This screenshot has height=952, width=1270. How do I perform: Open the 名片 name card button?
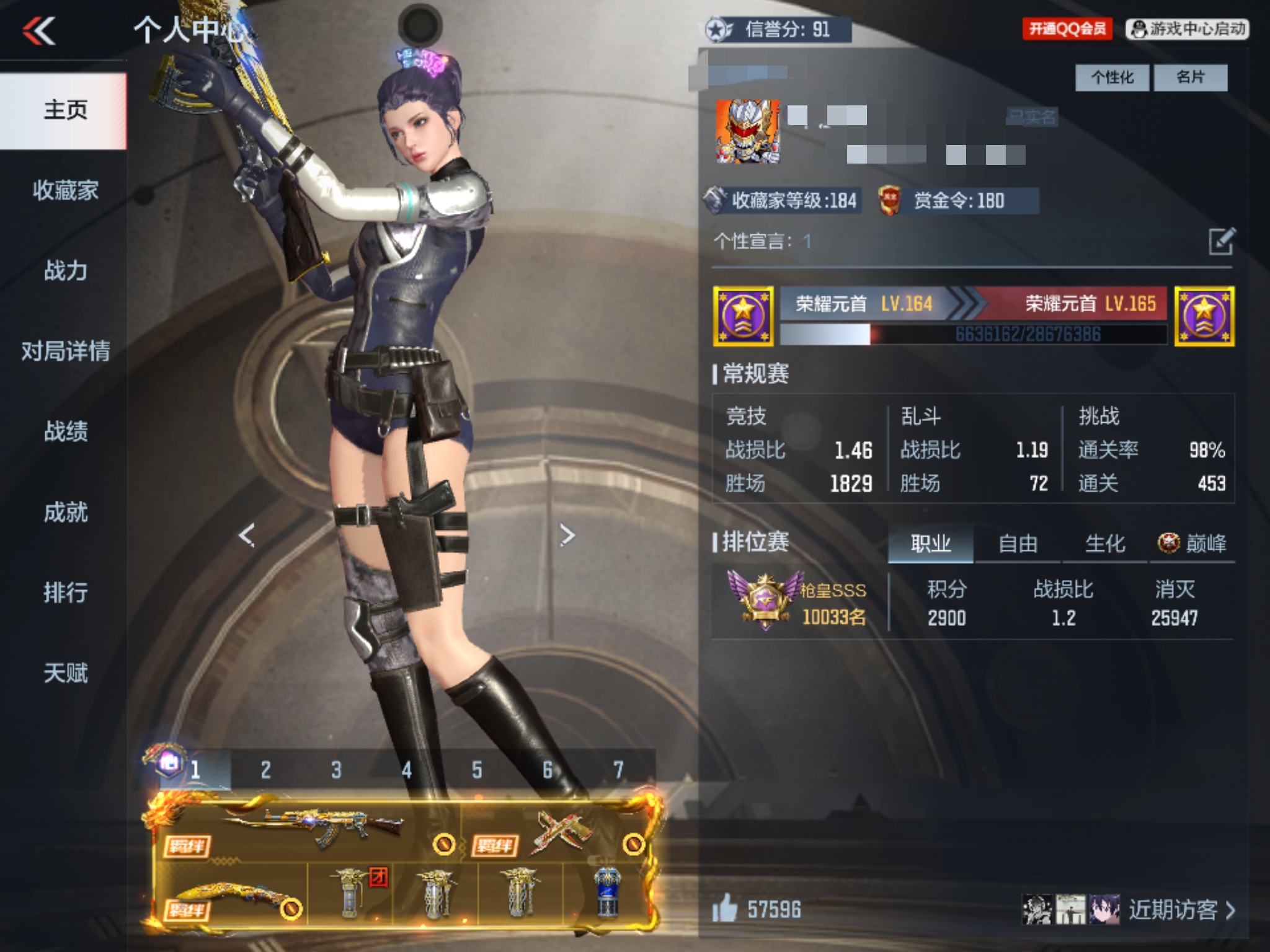(x=1190, y=77)
